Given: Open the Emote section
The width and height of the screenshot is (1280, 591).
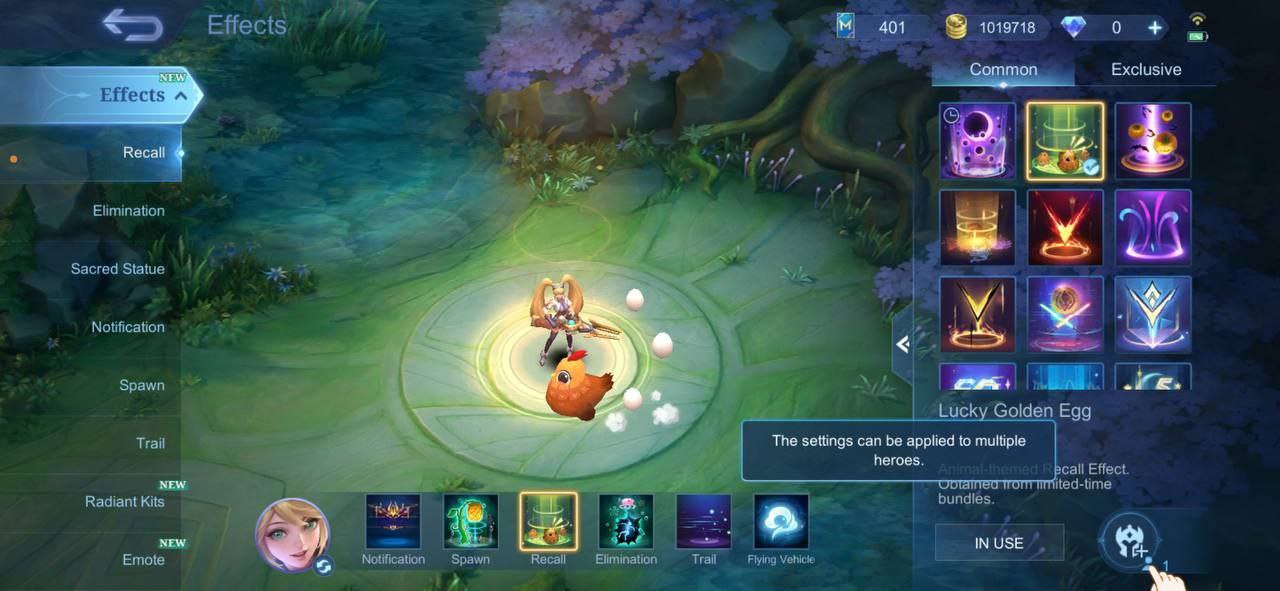Looking at the screenshot, I should click(x=143, y=559).
